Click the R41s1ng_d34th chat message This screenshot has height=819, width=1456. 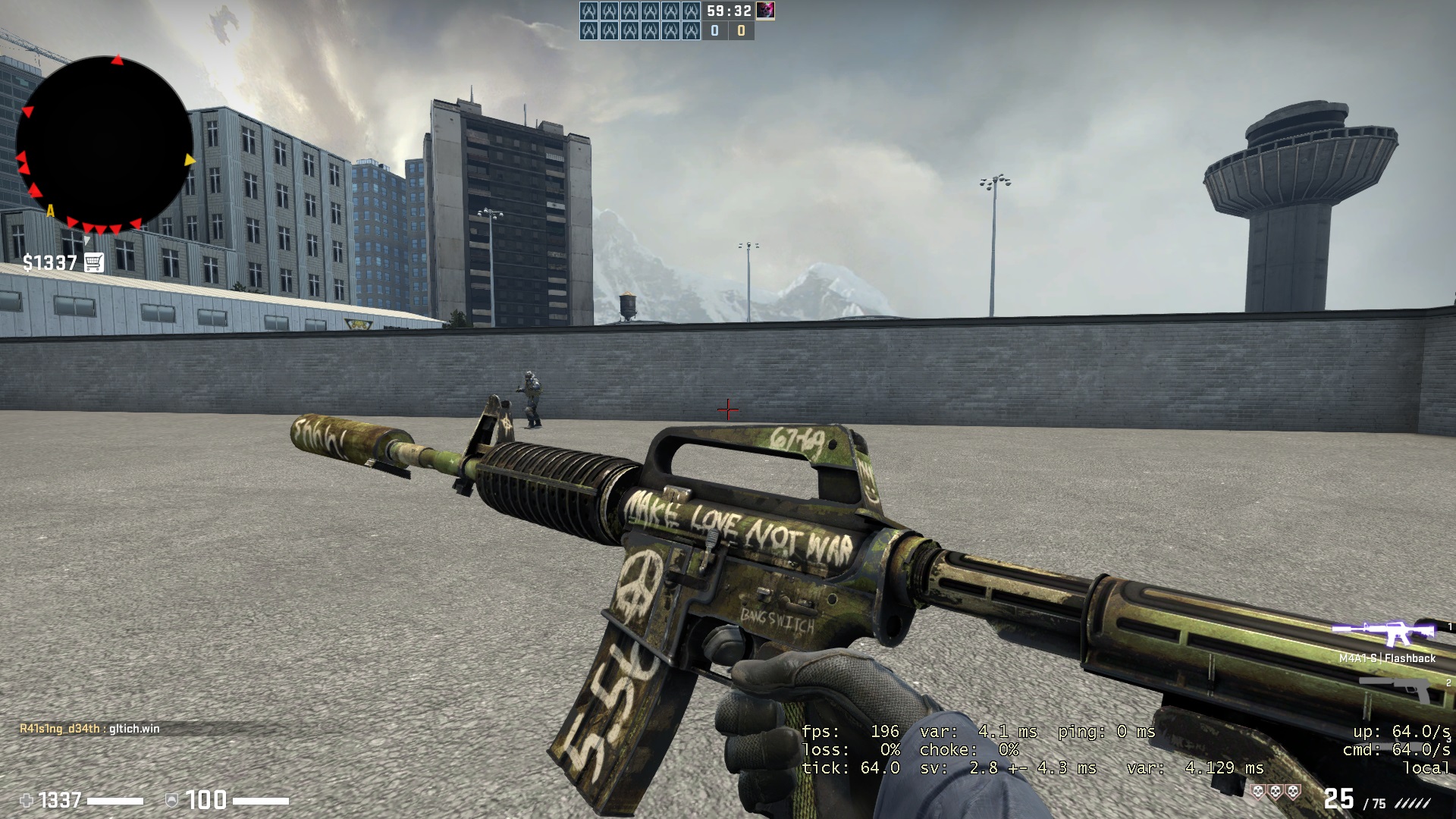click(89, 729)
